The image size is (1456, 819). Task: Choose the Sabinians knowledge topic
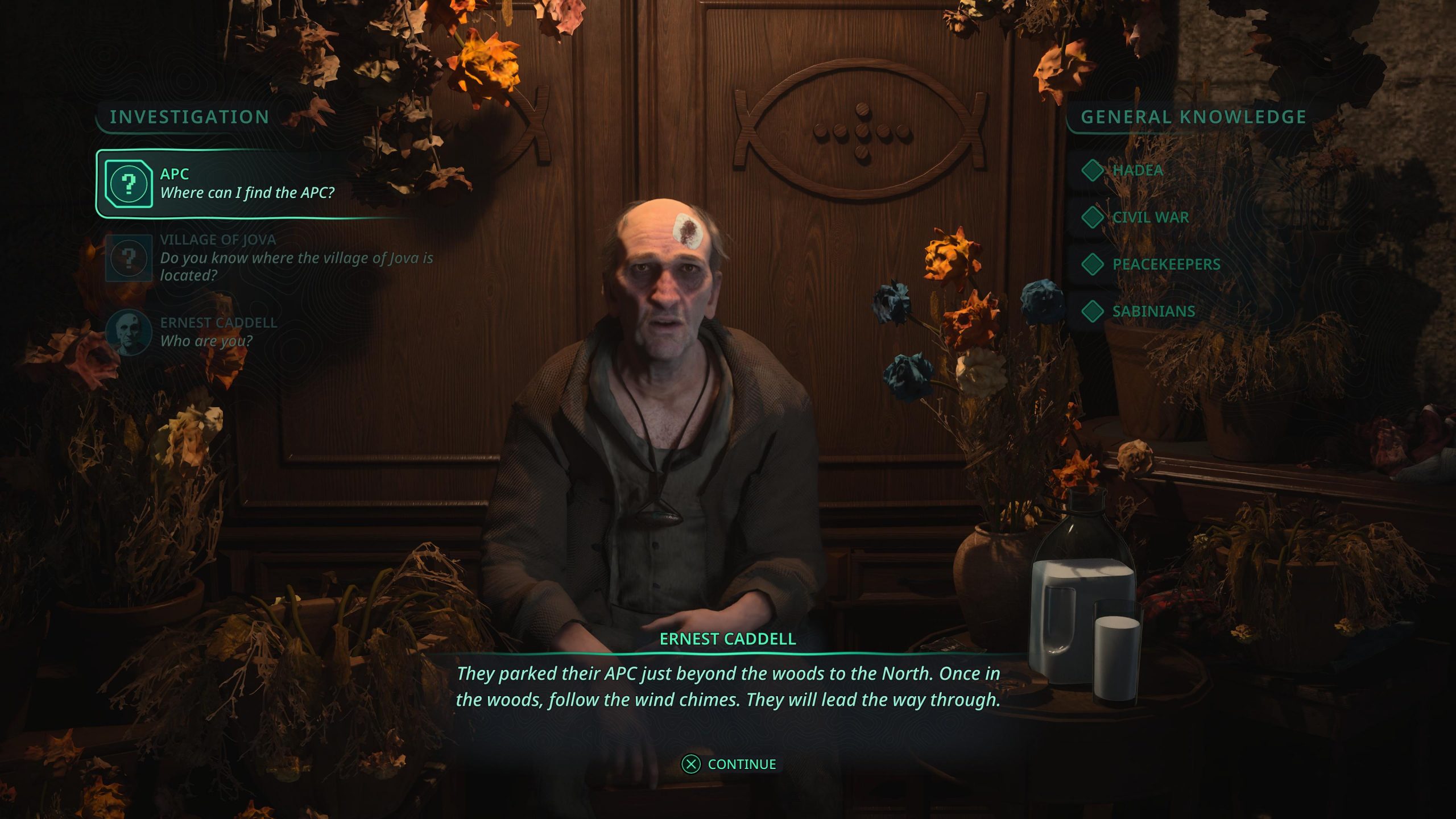[x=1152, y=312]
